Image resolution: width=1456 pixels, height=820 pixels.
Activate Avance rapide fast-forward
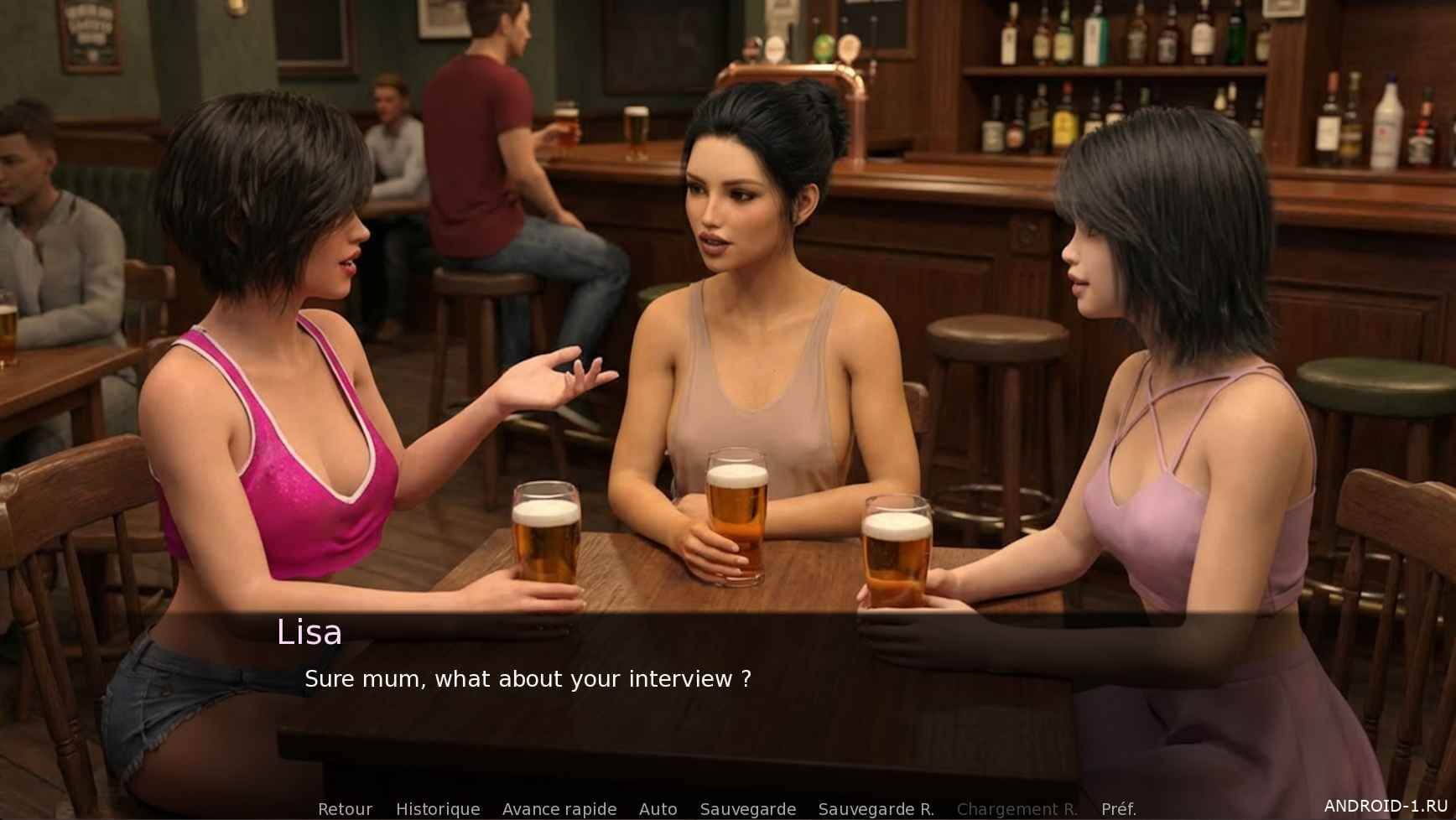559,809
